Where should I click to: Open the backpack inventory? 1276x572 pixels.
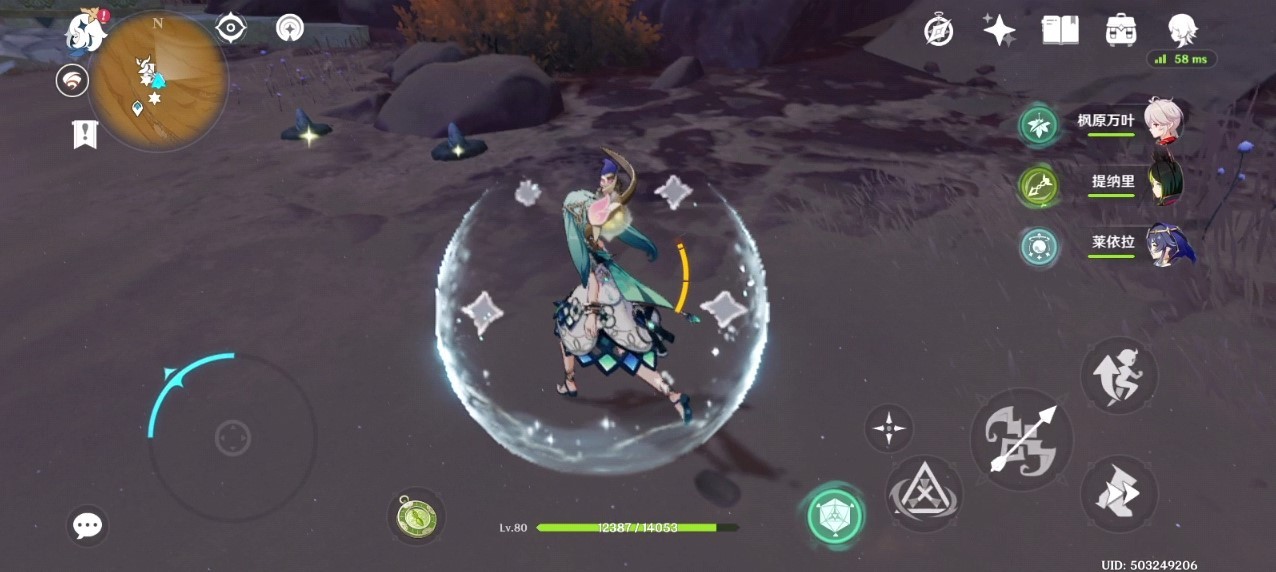pyautogui.click(x=1121, y=30)
